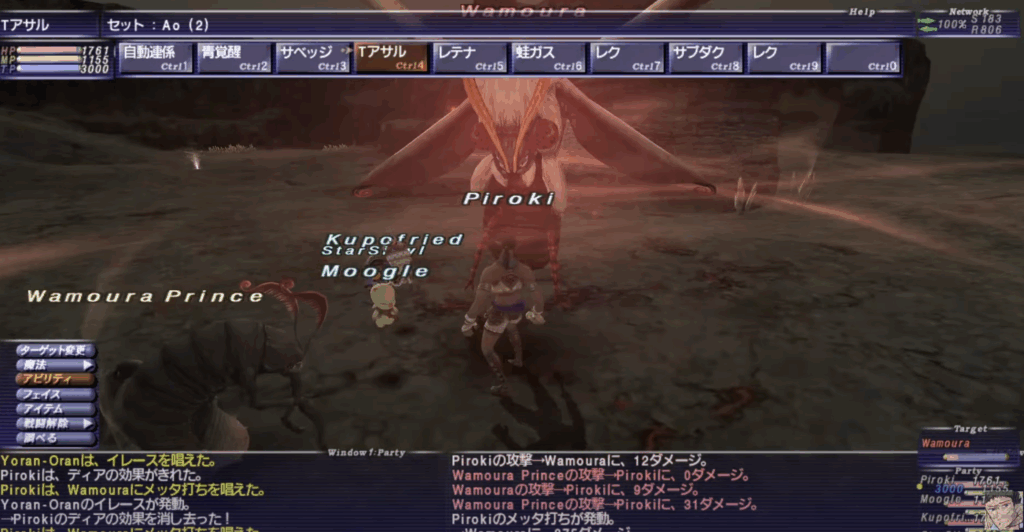Screen dimensions: 1024x532
Task: Activate the 自動連係 macro (Ctrl1)
Action: pos(156,58)
